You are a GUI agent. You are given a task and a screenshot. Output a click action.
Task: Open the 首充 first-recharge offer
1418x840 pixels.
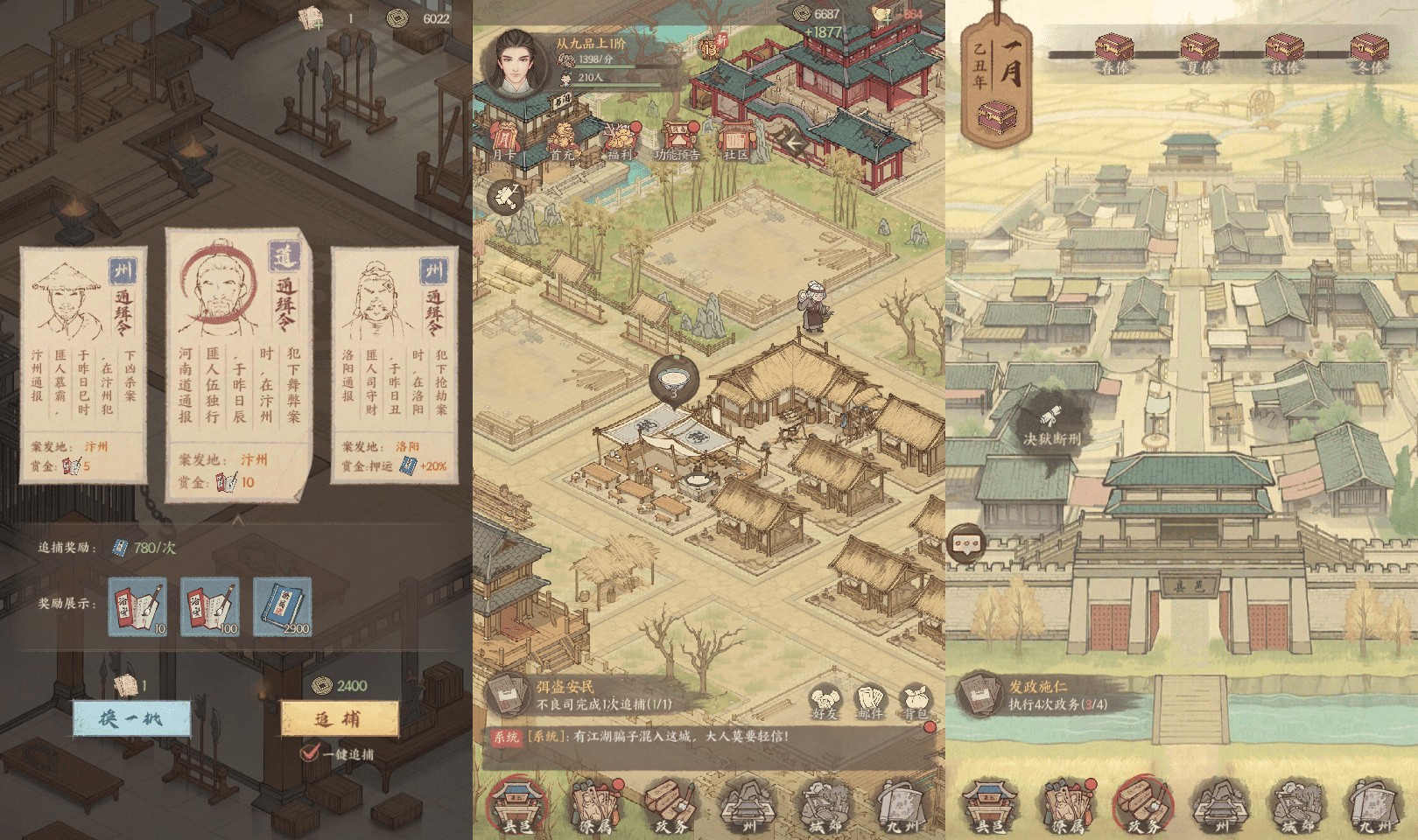click(563, 140)
